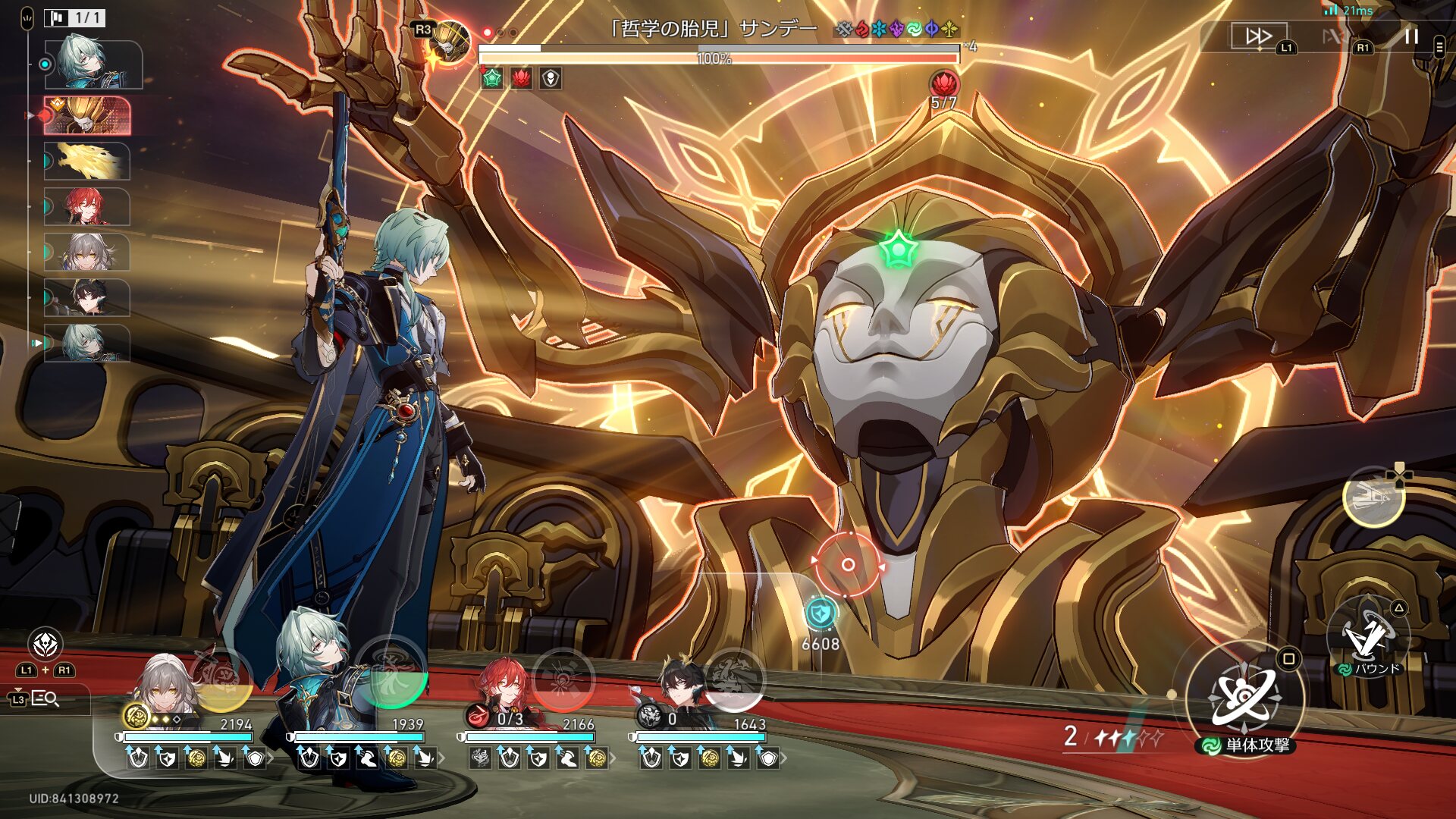Inspect the boss's shield status icon
Viewport: 1456px width, 819px height.
pos(551,78)
